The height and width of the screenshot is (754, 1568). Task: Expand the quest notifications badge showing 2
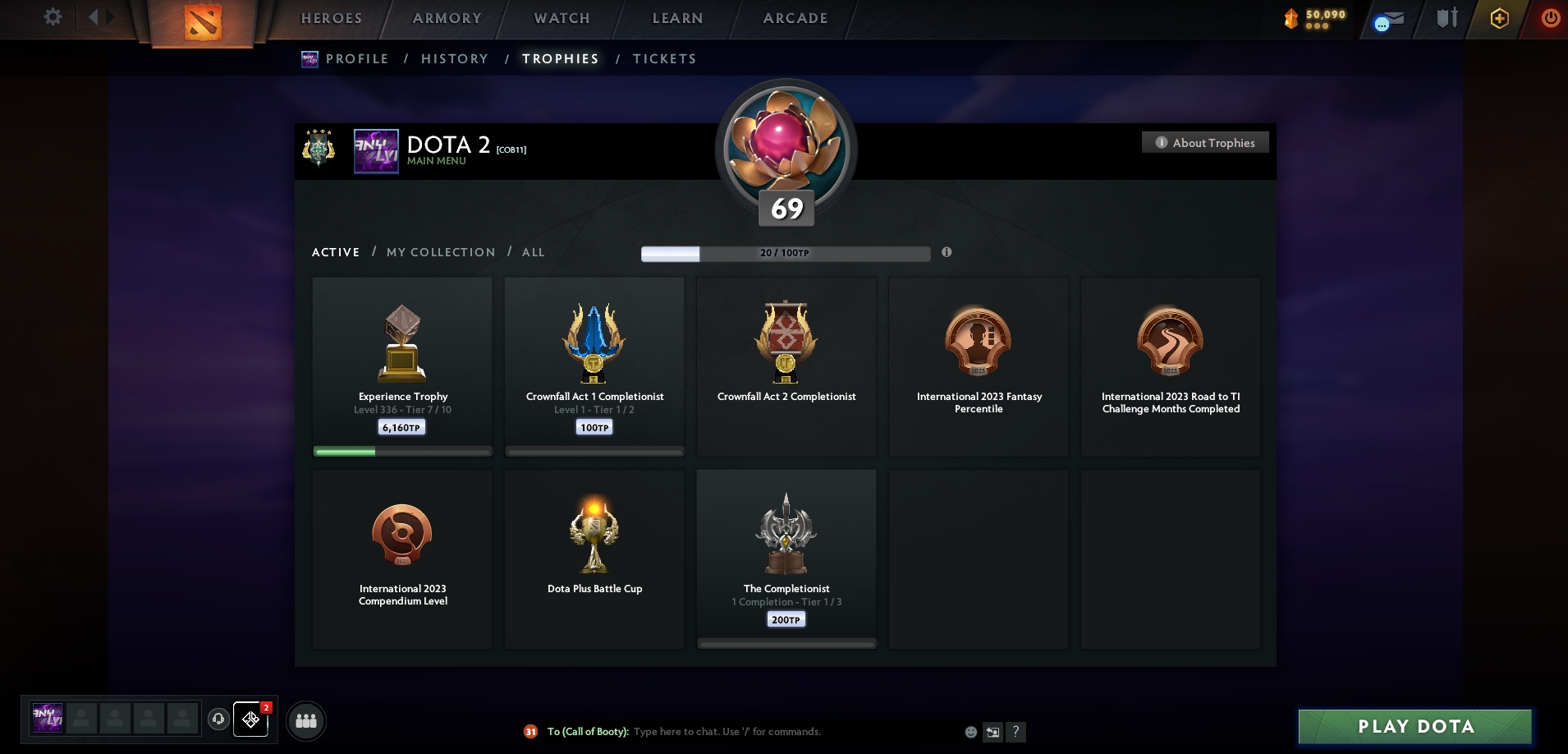pyautogui.click(x=266, y=707)
